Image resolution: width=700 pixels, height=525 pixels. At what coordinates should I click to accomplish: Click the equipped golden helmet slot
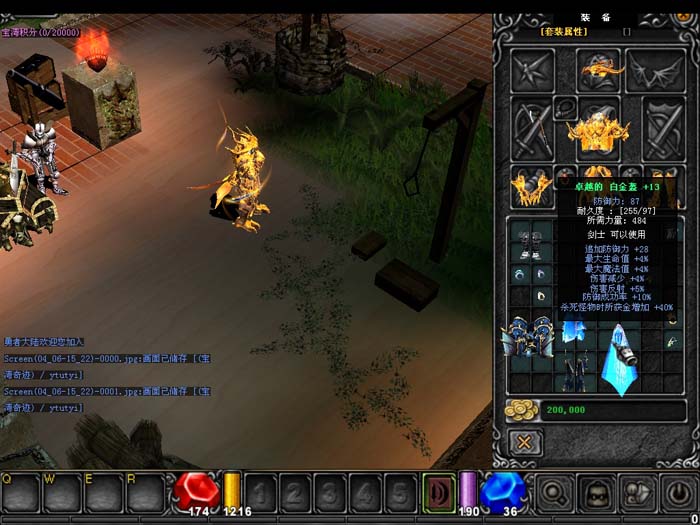click(598, 70)
